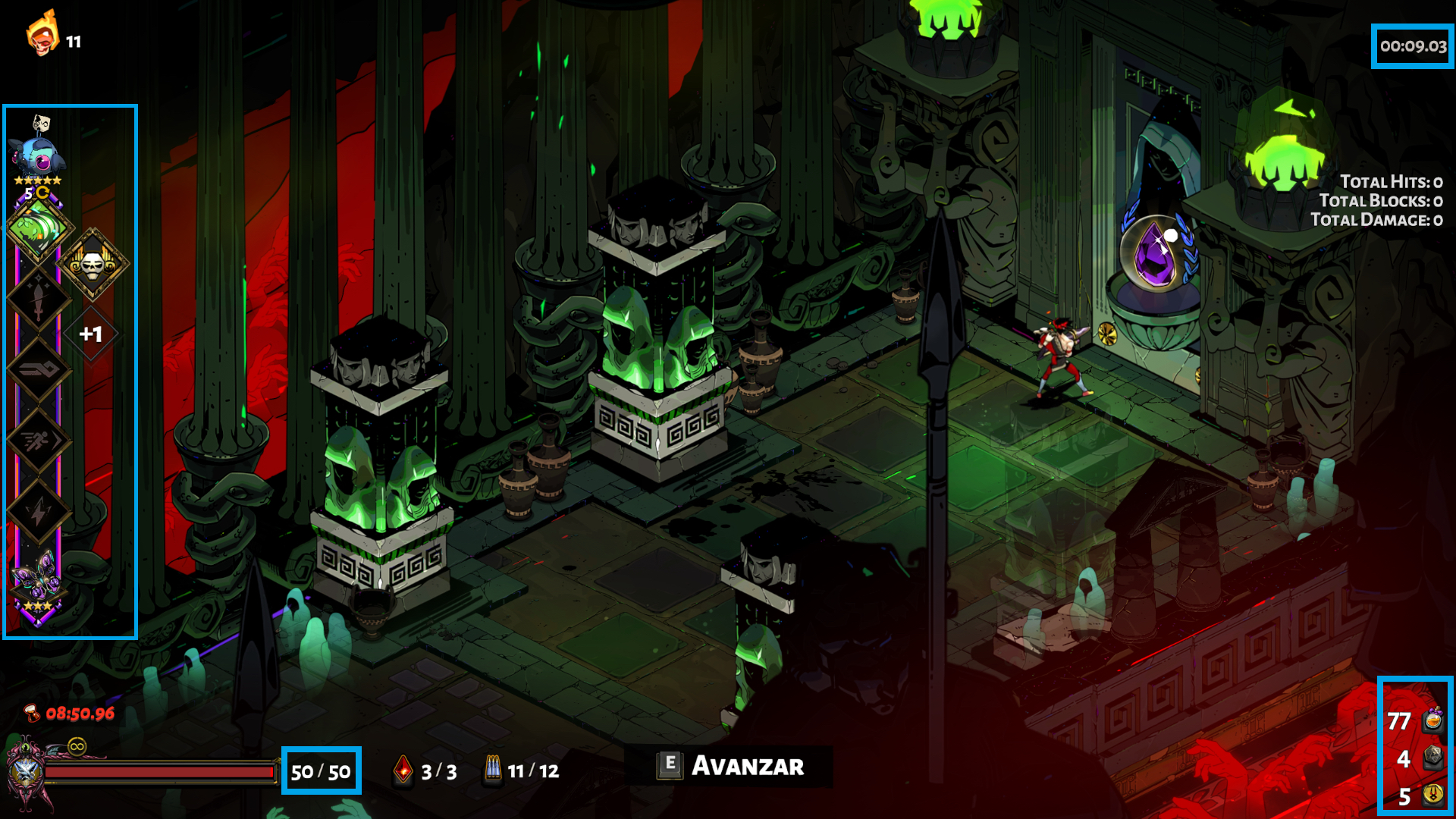Select the empty running figure dash slot
Screen dimensions: 1456x819
pyautogui.click(x=38, y=440)
